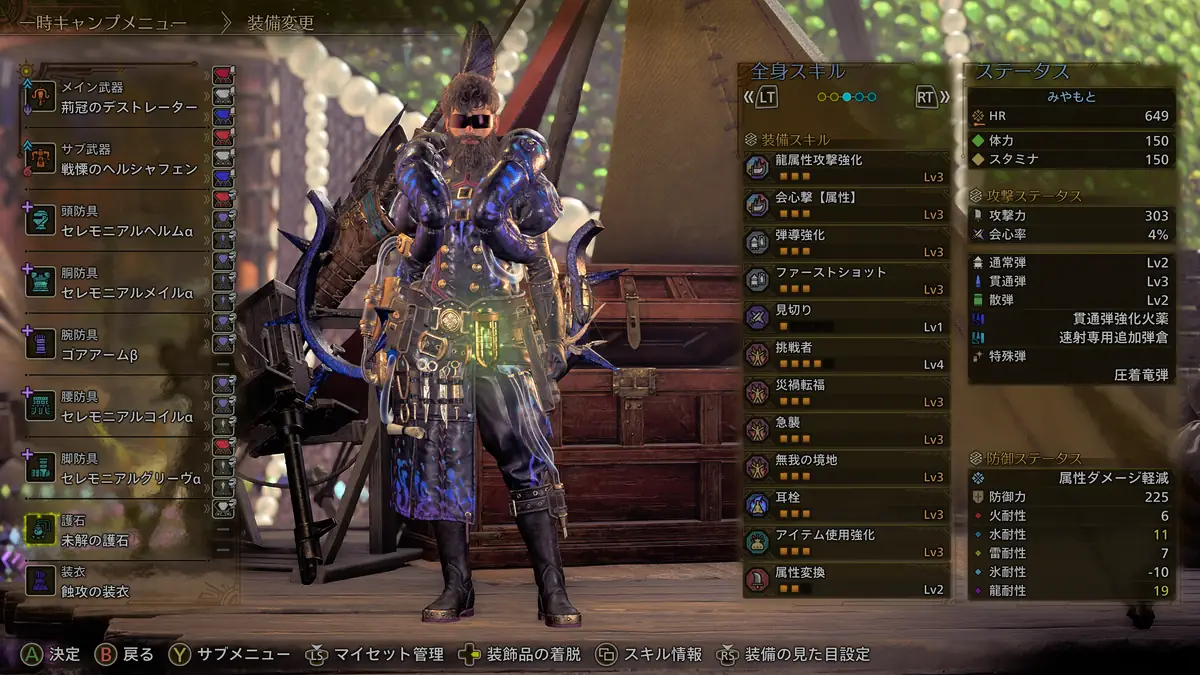Select the 会心撃【属性】 skill row
This screenshot has height=675, width=1200.
tap(846, 205)
